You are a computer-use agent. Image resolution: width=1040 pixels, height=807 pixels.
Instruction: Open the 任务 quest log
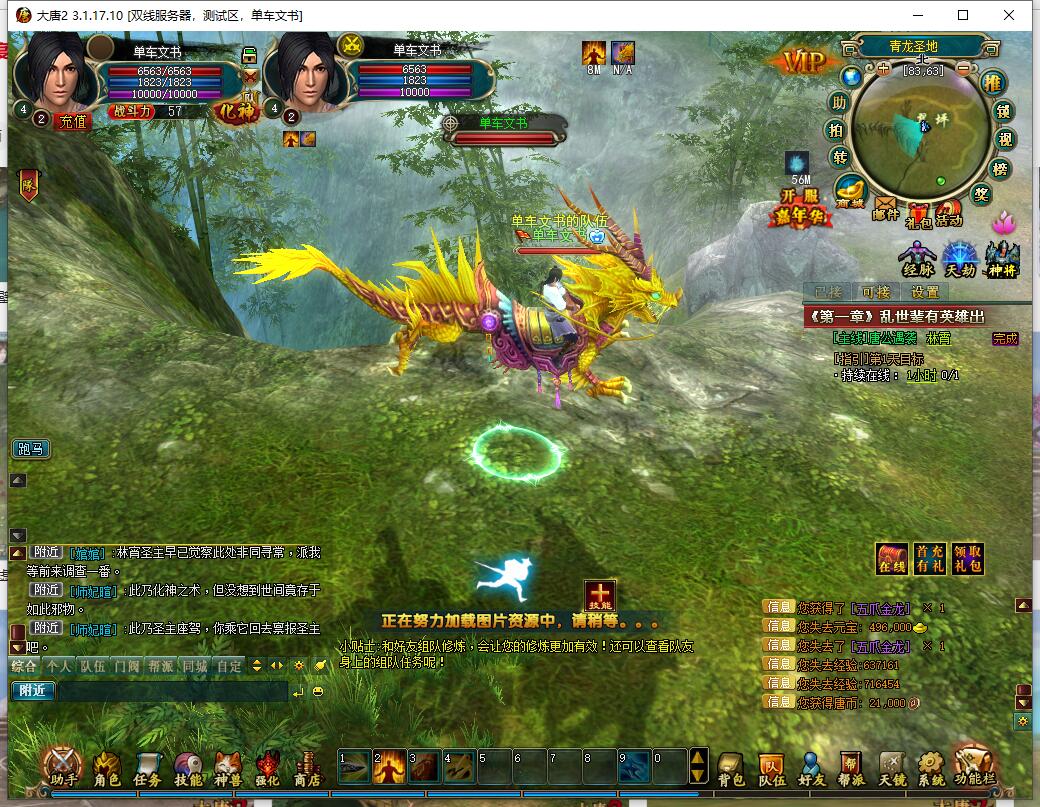[147, 768]
